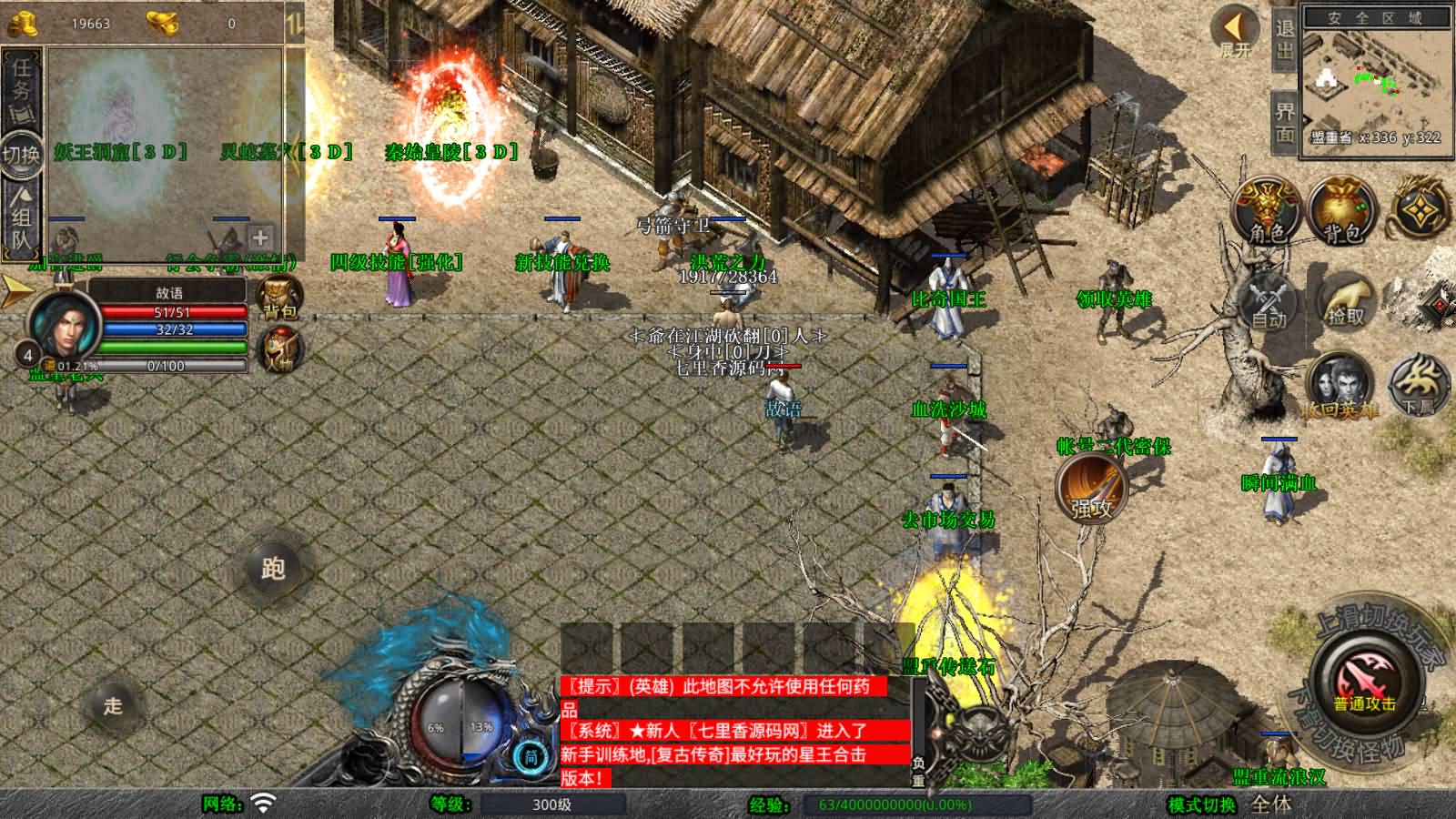This screenshot has width=1456, height=819.
Task: Select the 走 walk movement button
Action: [x=113, y=705]
